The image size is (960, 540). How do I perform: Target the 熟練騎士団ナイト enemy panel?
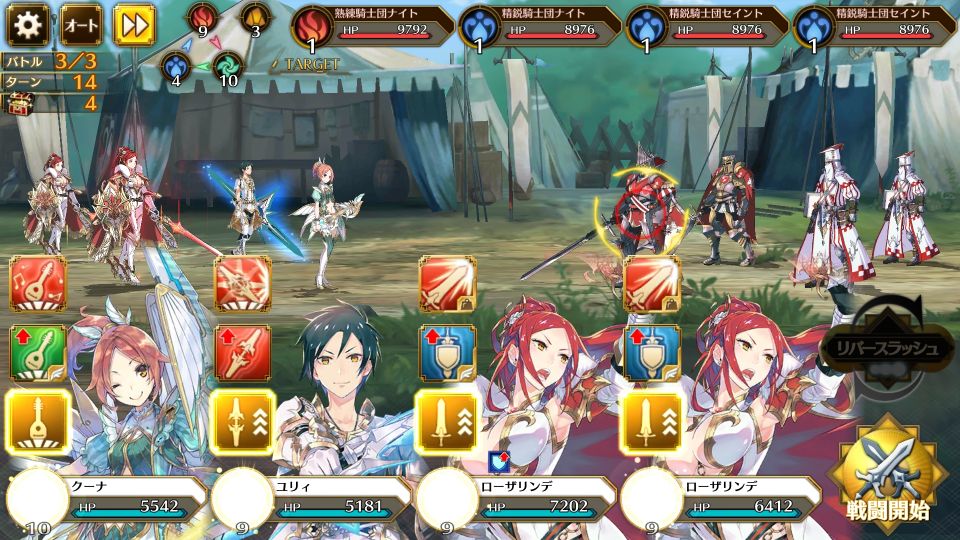tap(372, 27)
